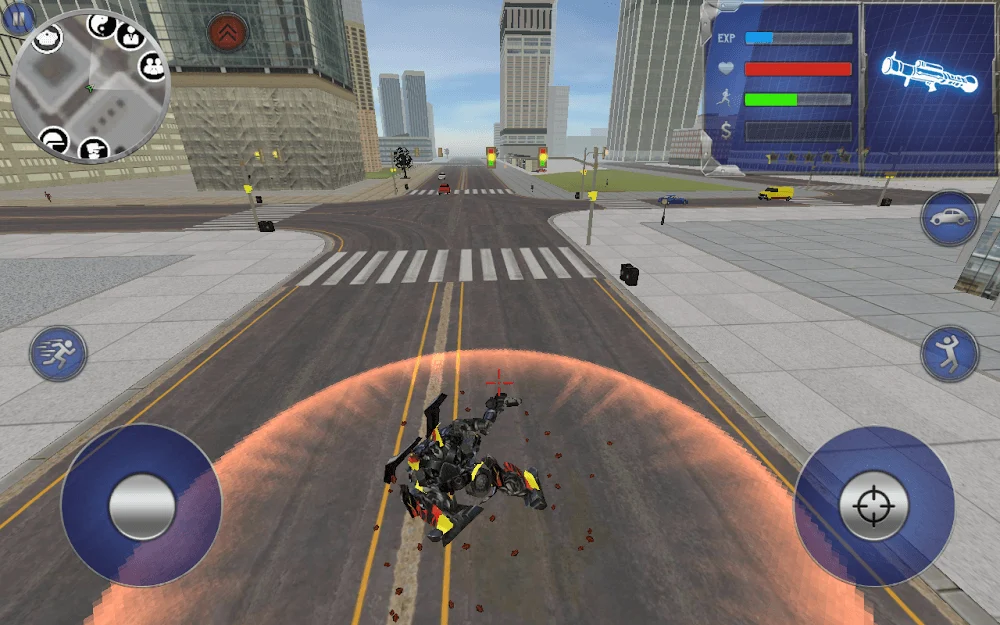
Task: Select the capped-figure marker on the minimap's lower edge
Action: pyautogui.click(x=93, y=150)
